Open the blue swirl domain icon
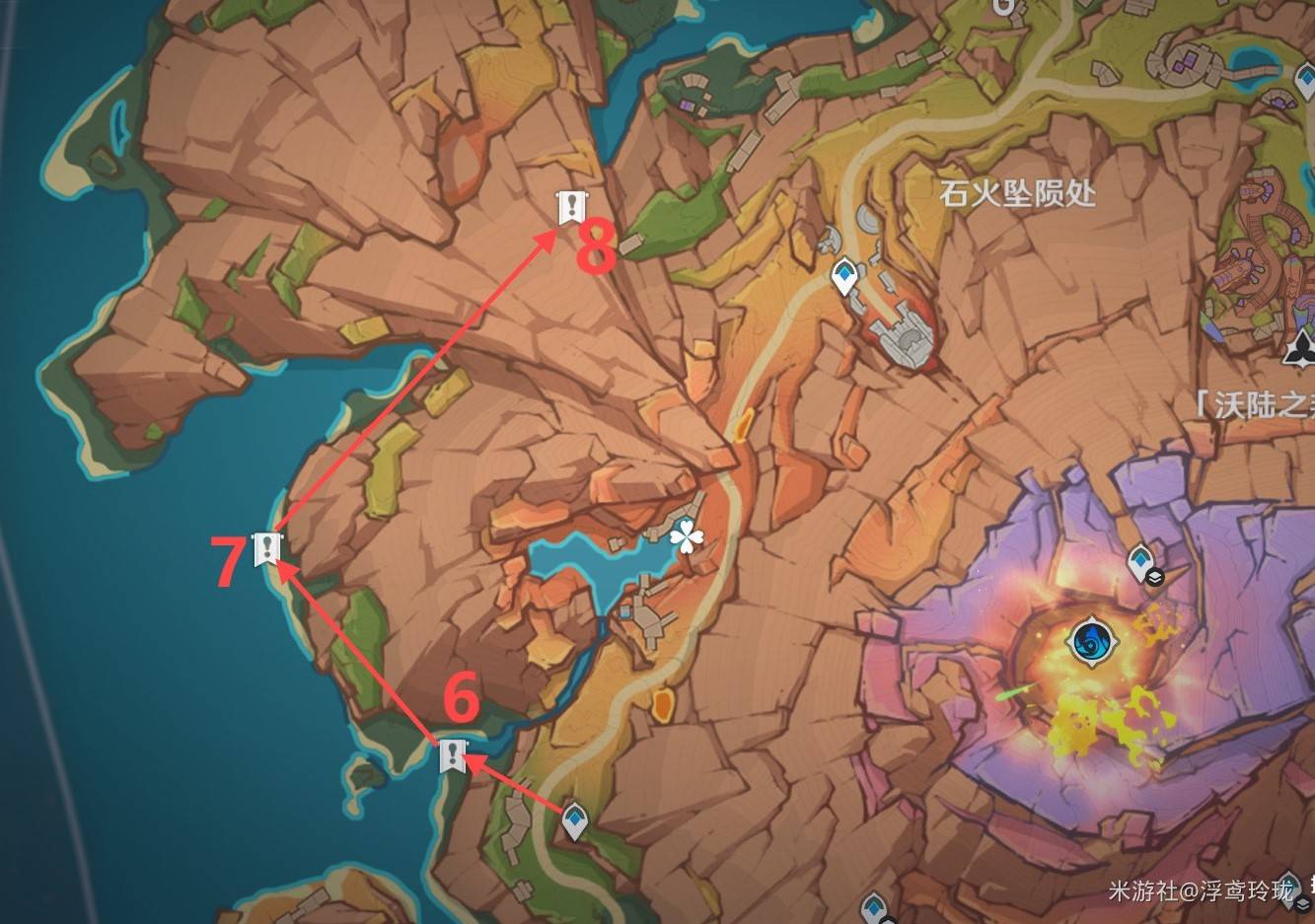This screenshot has width=1315, height=924. click(x=1093, y=641)
